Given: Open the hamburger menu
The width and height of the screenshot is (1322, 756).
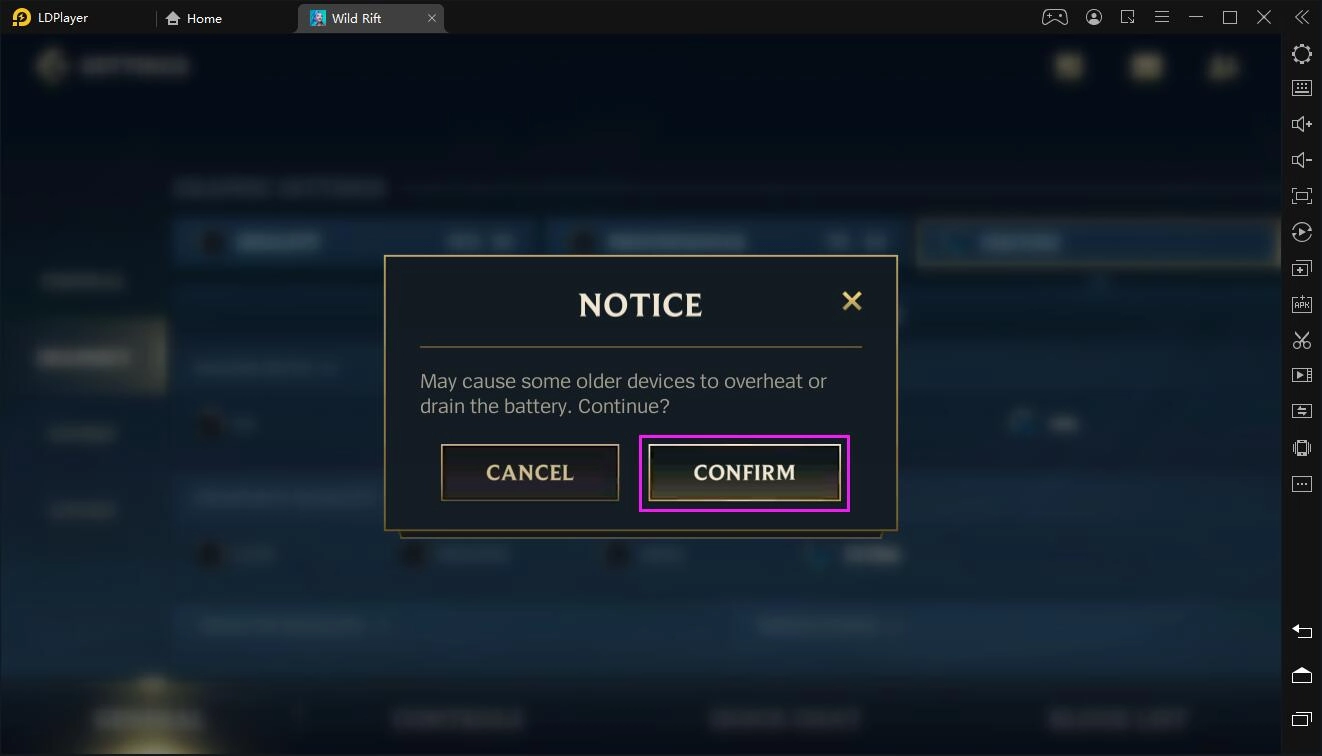Looking at the screenshot, I should pyautogui.click(x=1161, y=16).
